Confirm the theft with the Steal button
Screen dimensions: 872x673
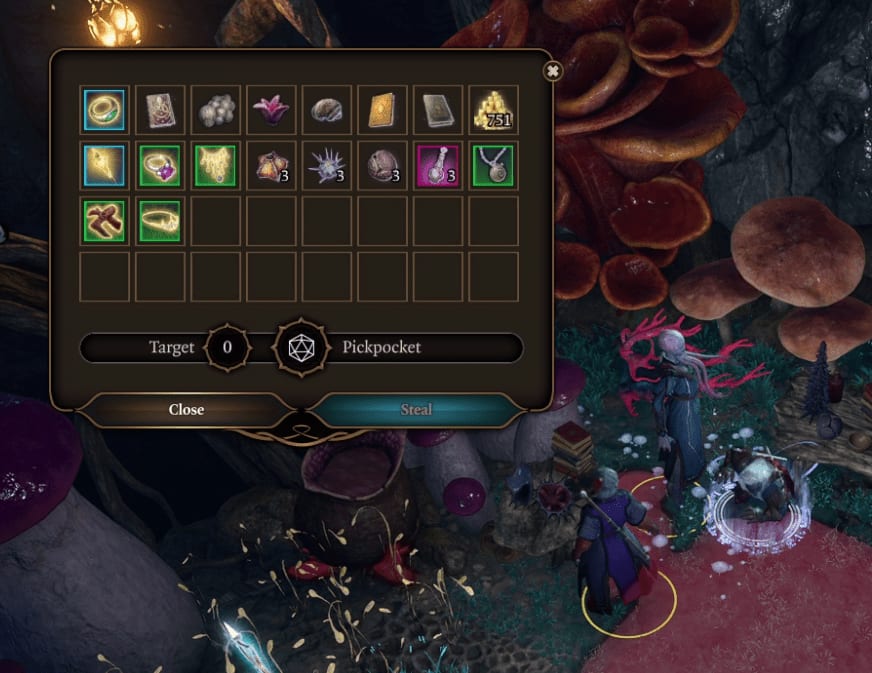click(x=416, y=409)
